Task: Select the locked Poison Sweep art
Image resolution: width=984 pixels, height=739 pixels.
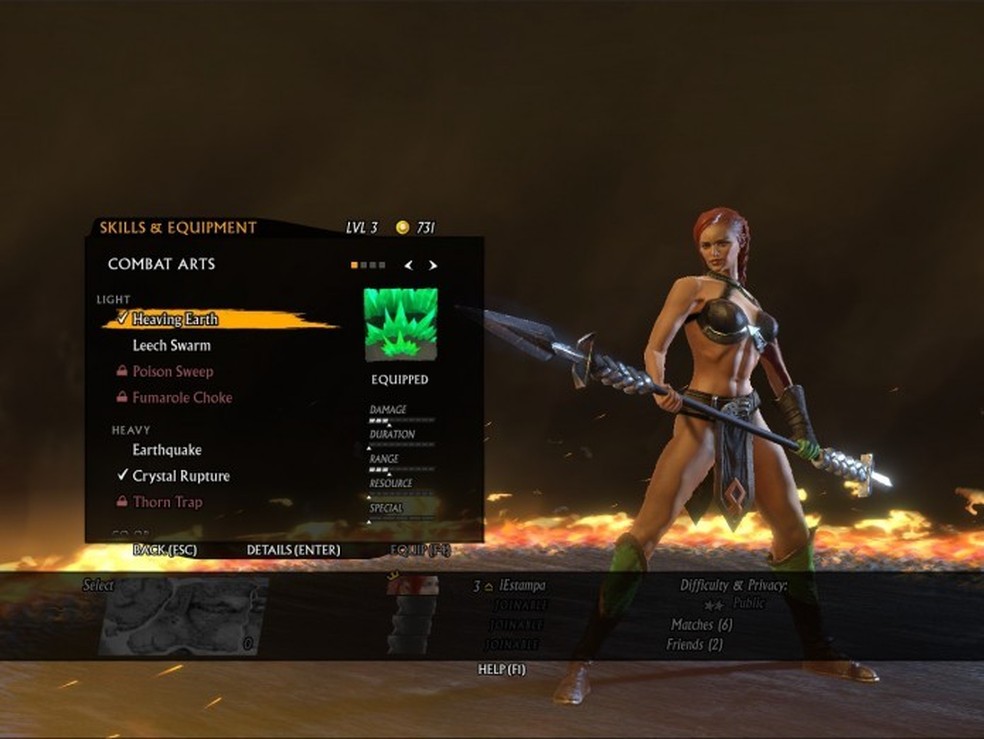Action: click(172, 371)
